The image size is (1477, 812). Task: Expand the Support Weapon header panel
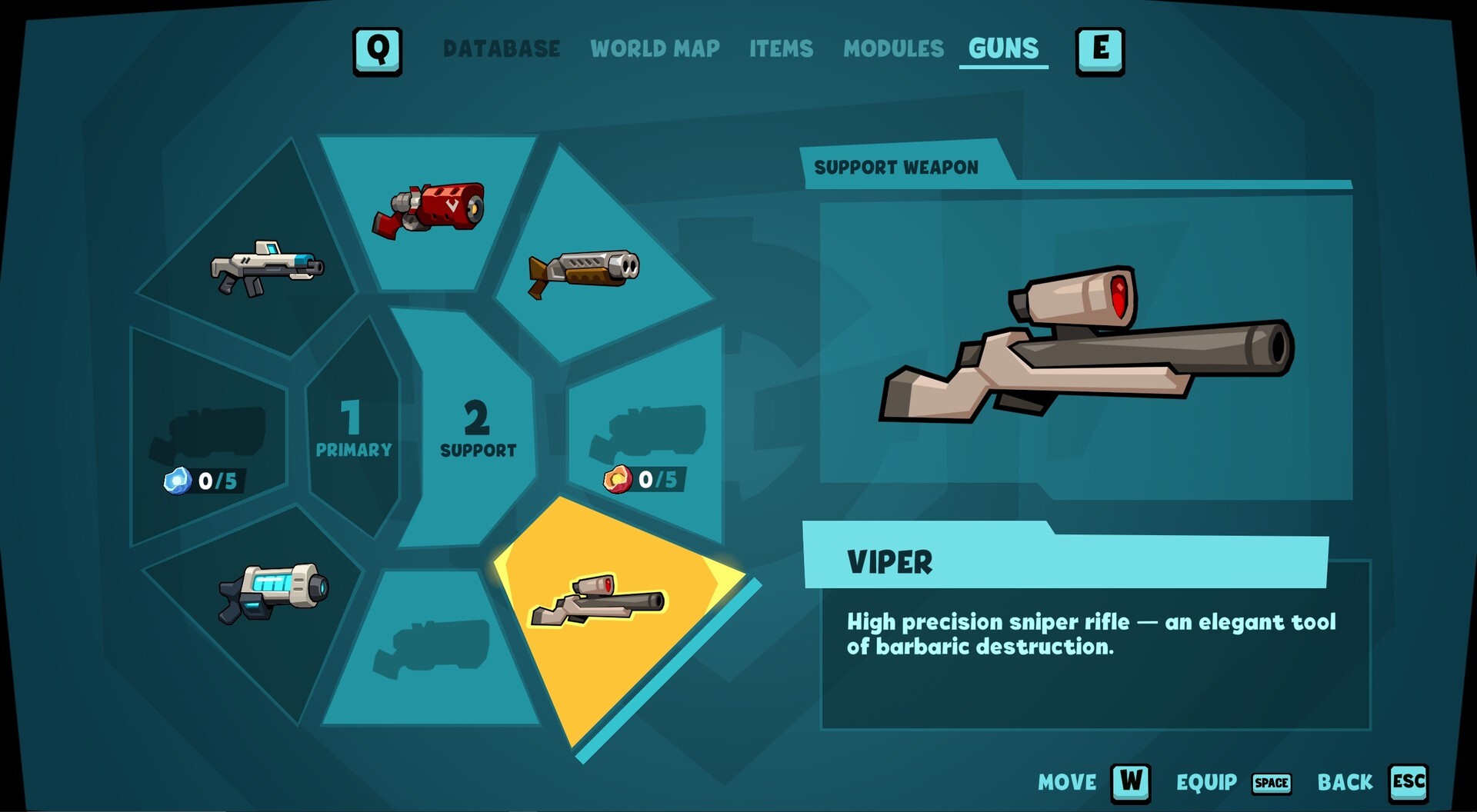pyautogui.click(x=896, y=166)
